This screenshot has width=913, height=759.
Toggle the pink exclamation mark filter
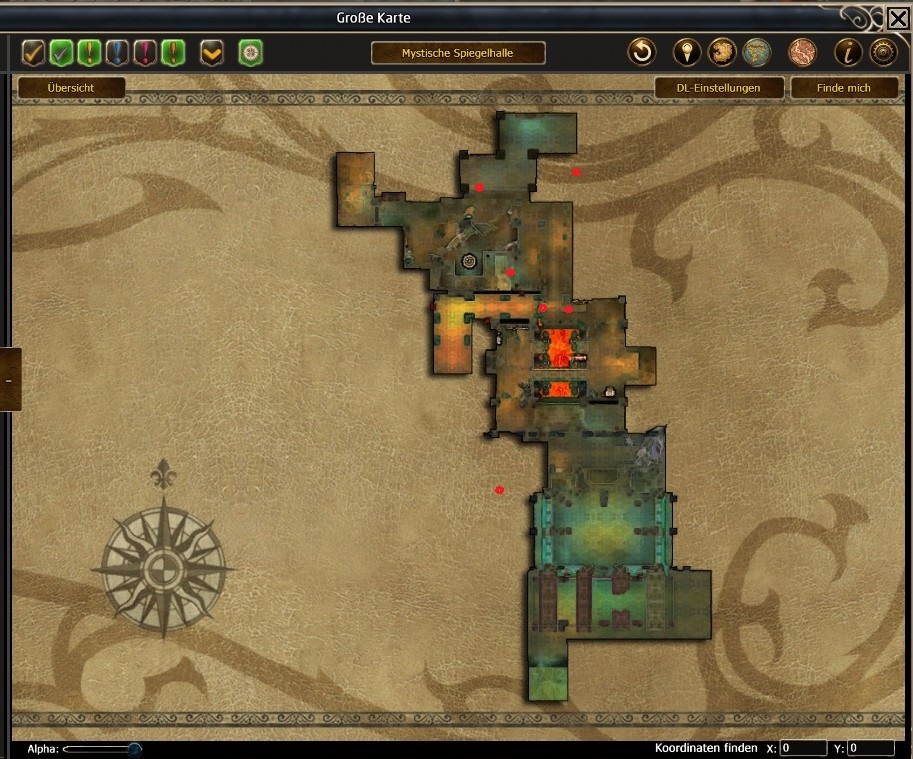point(146,52)
